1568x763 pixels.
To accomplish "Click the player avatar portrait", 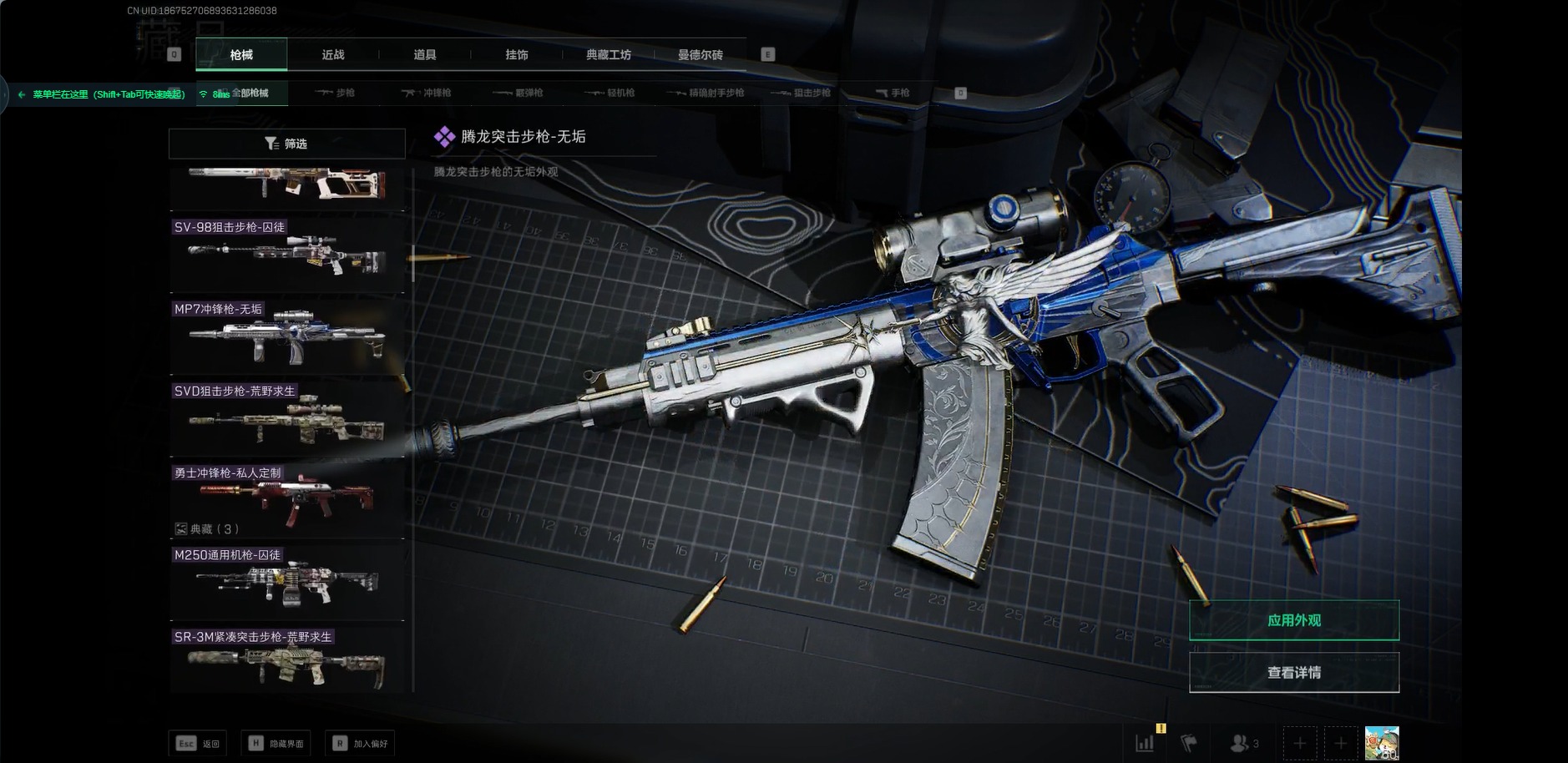I will (1381, 742).
